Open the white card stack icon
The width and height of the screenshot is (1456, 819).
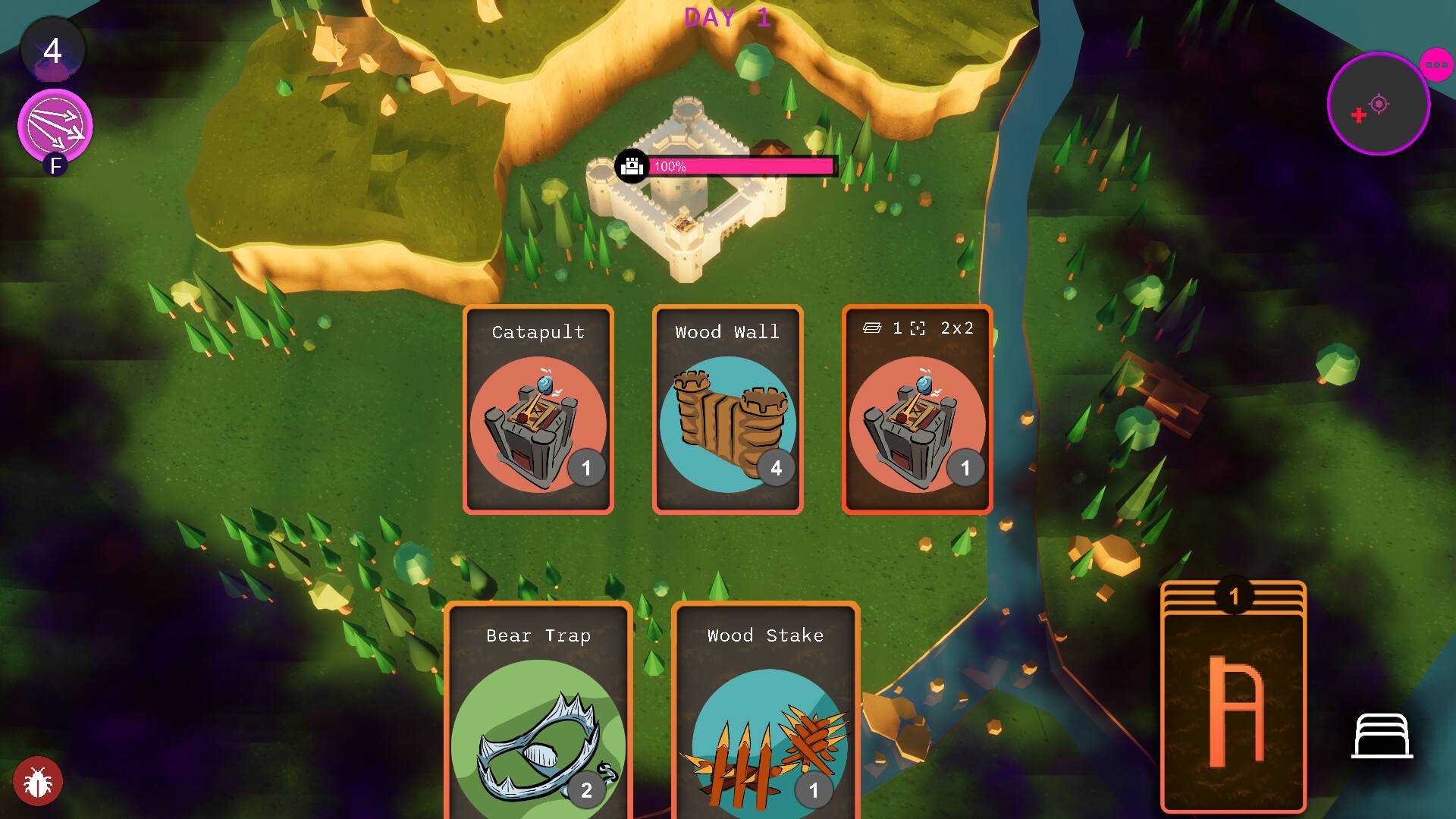point(1382,736)
